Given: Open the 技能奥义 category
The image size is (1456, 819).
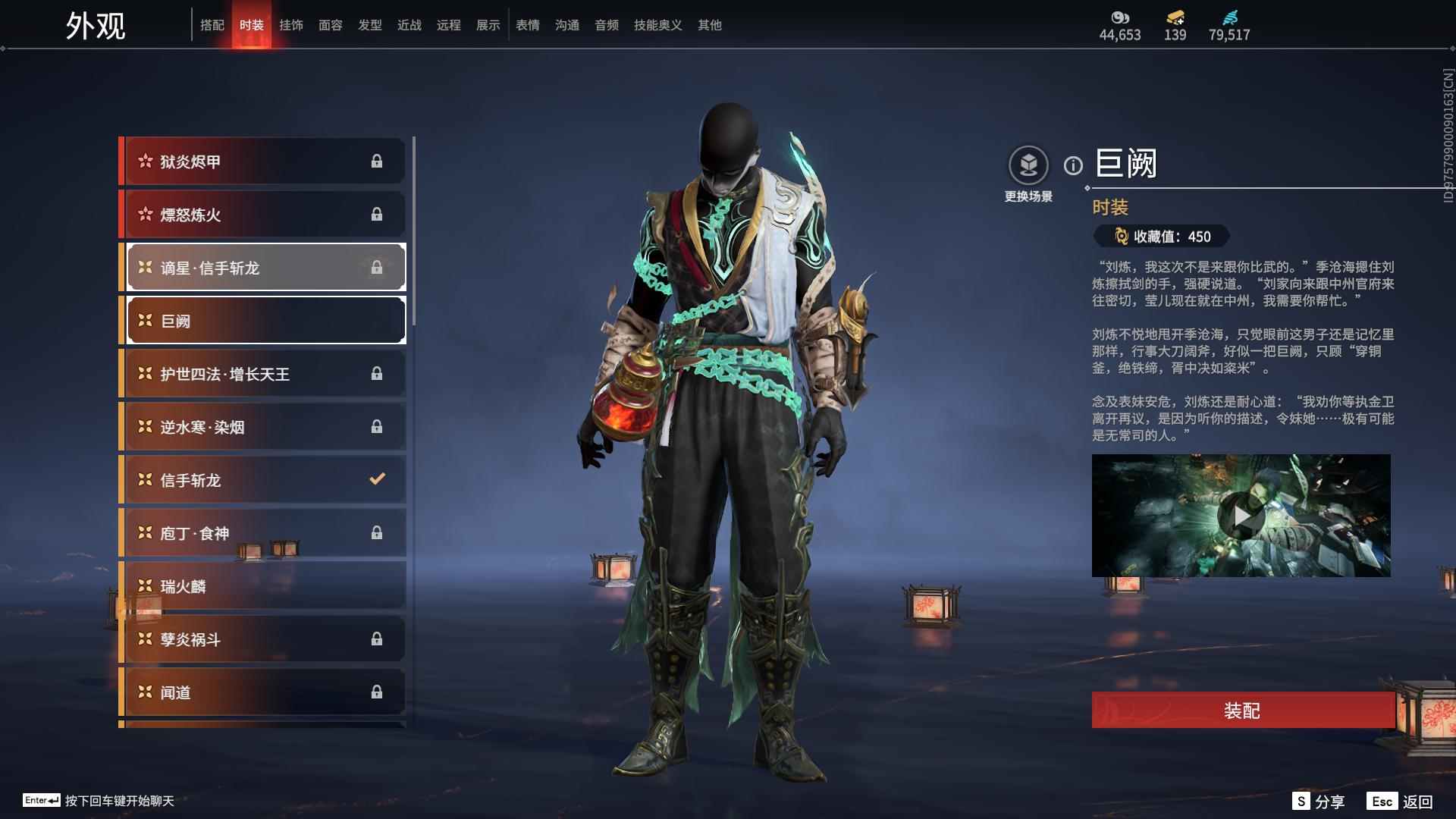Looking at the screenshot, I should (657, 24).
